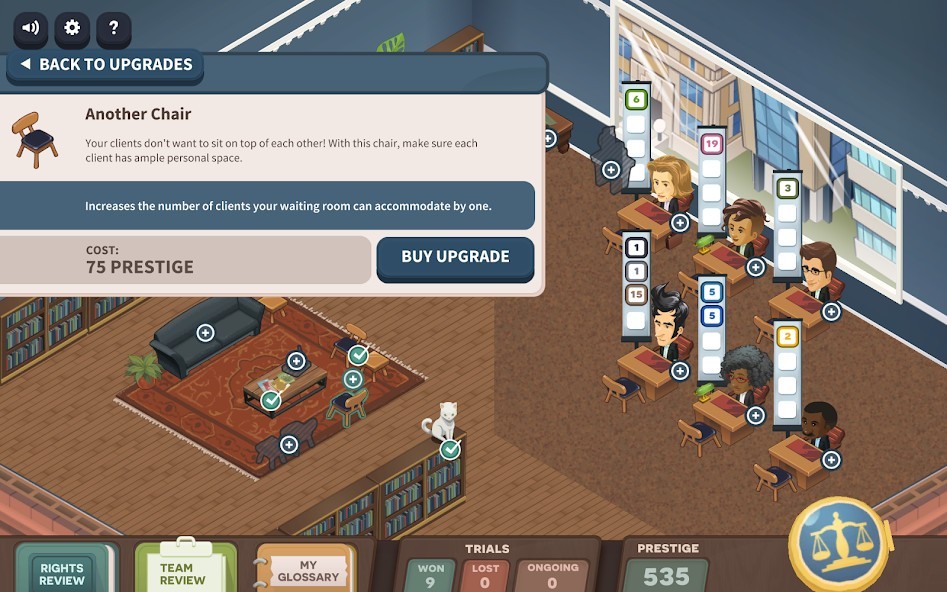Go back to upgrades list
947x592 pixels.
tap(106, 65)
